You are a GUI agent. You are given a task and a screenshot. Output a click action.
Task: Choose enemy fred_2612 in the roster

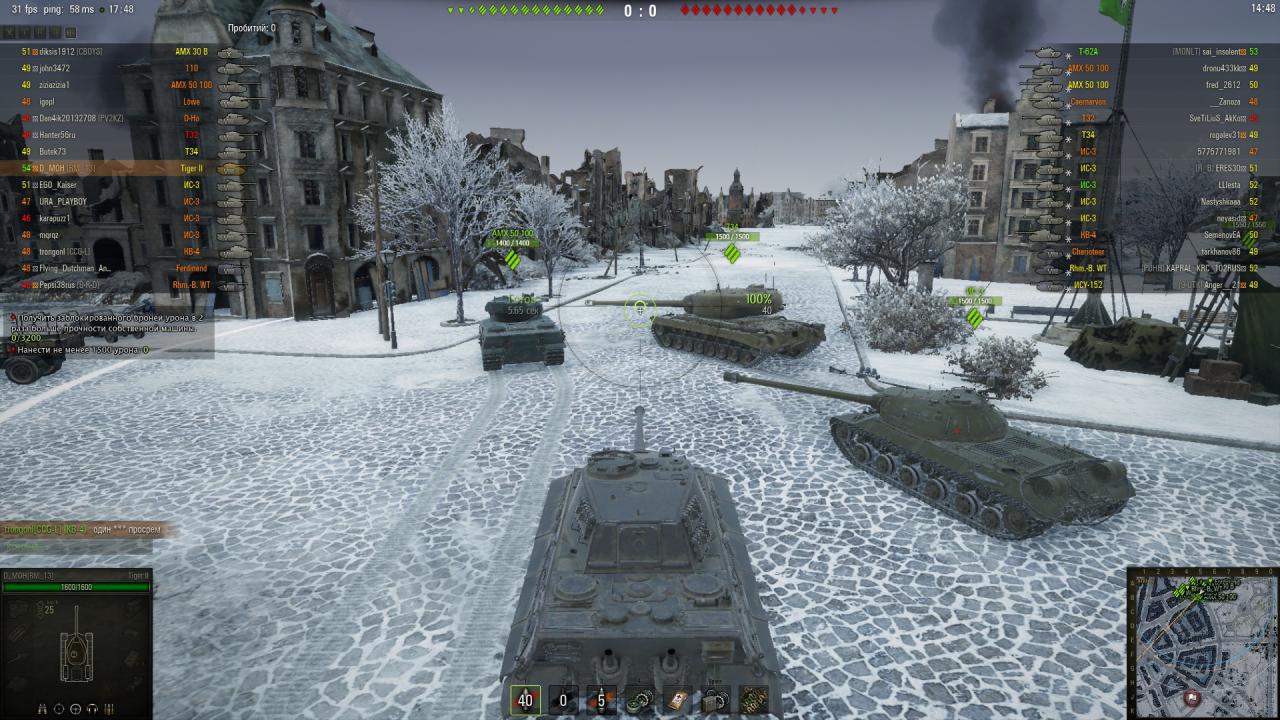pyautogui.click(x=1222, y=85)
